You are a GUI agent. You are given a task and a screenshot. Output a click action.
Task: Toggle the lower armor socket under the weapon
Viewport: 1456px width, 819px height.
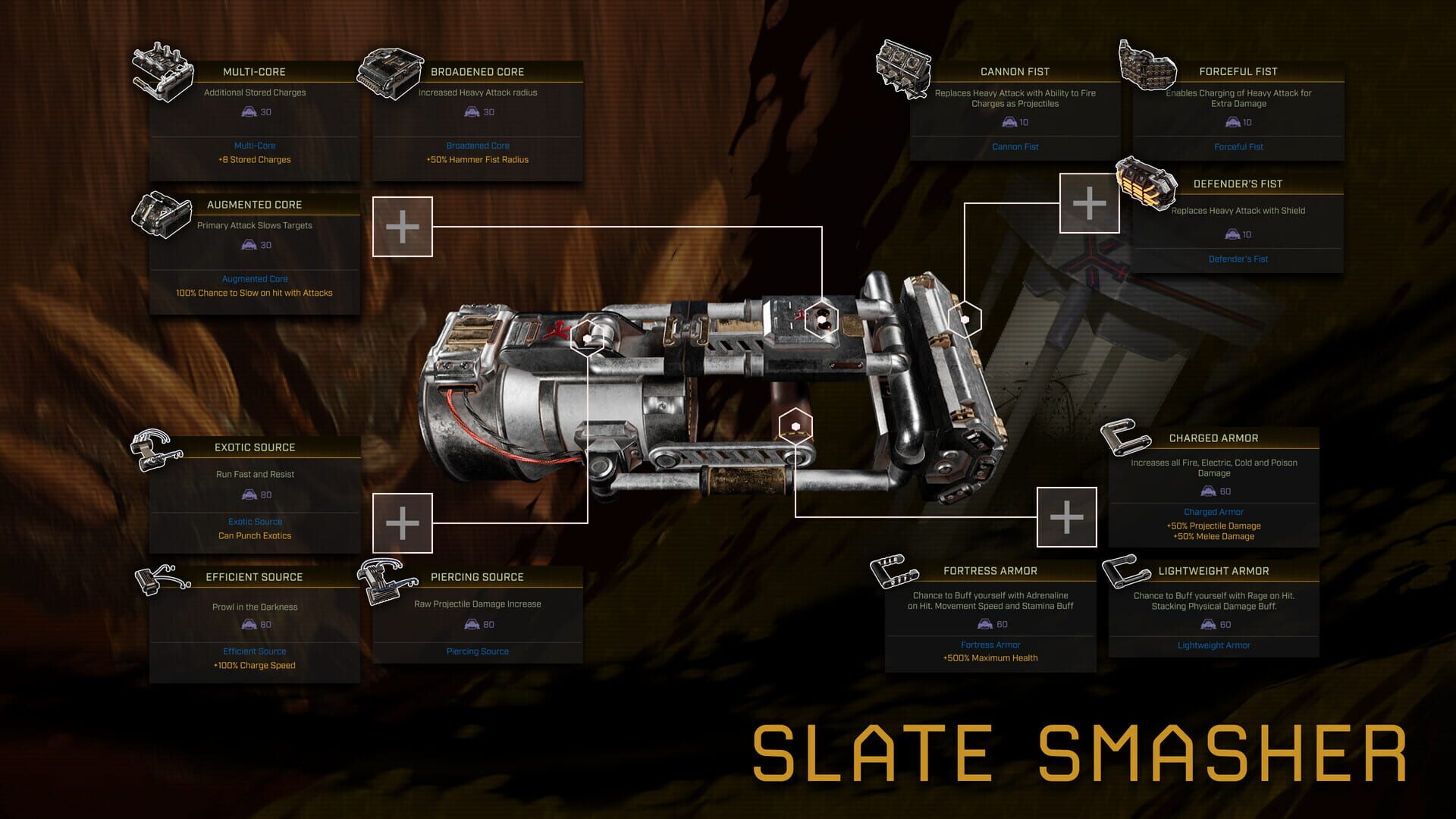pyautogui.click(x=795, y=426)
